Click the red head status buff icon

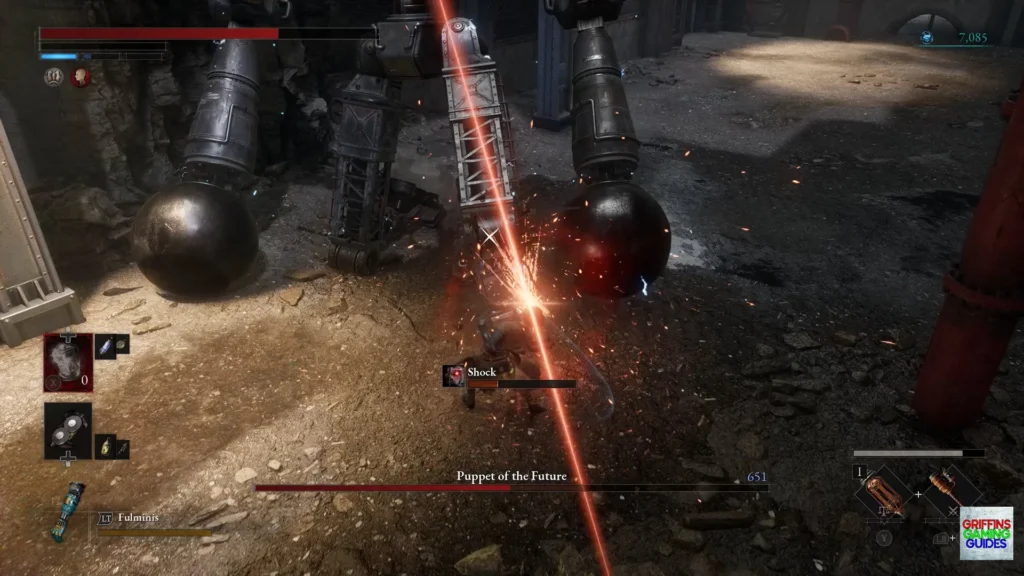(80, 76)
